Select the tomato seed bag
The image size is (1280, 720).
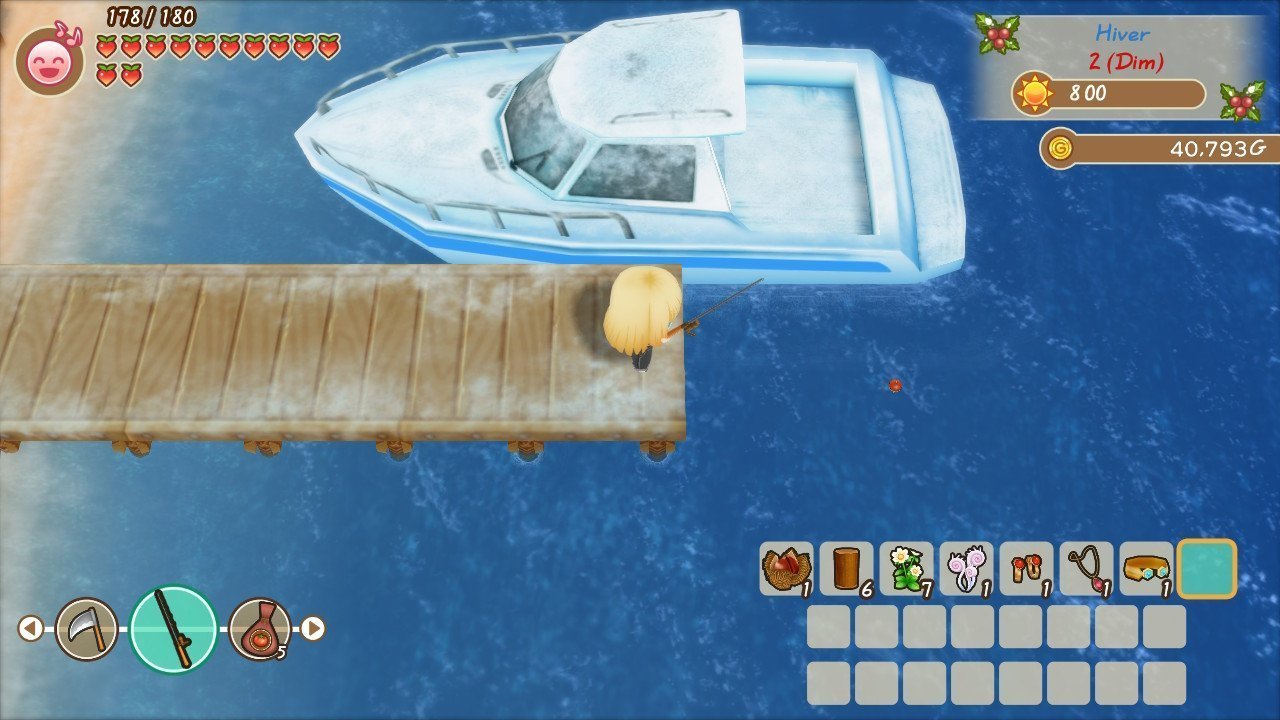pos(260,628)
